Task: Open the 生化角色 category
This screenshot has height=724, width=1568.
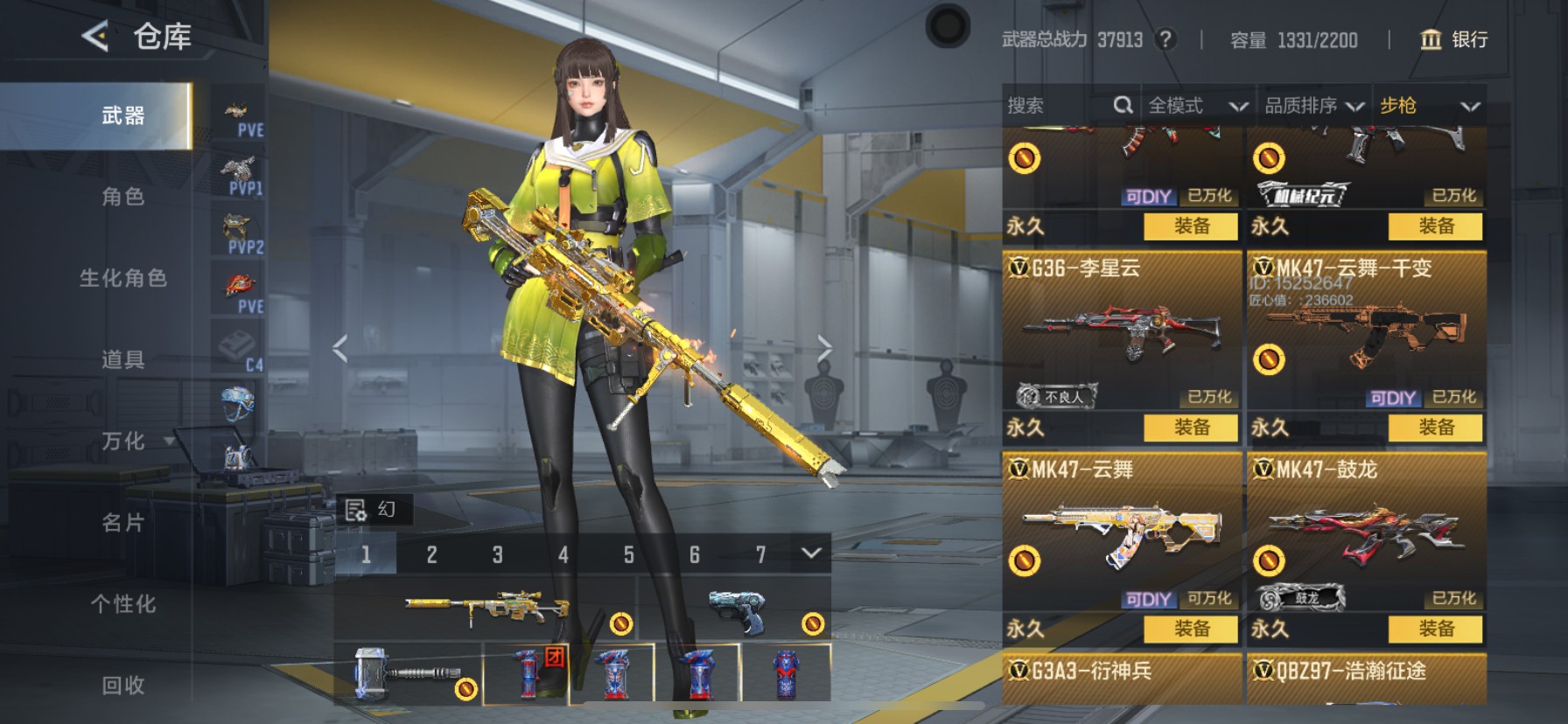Action: click(122, 278)
